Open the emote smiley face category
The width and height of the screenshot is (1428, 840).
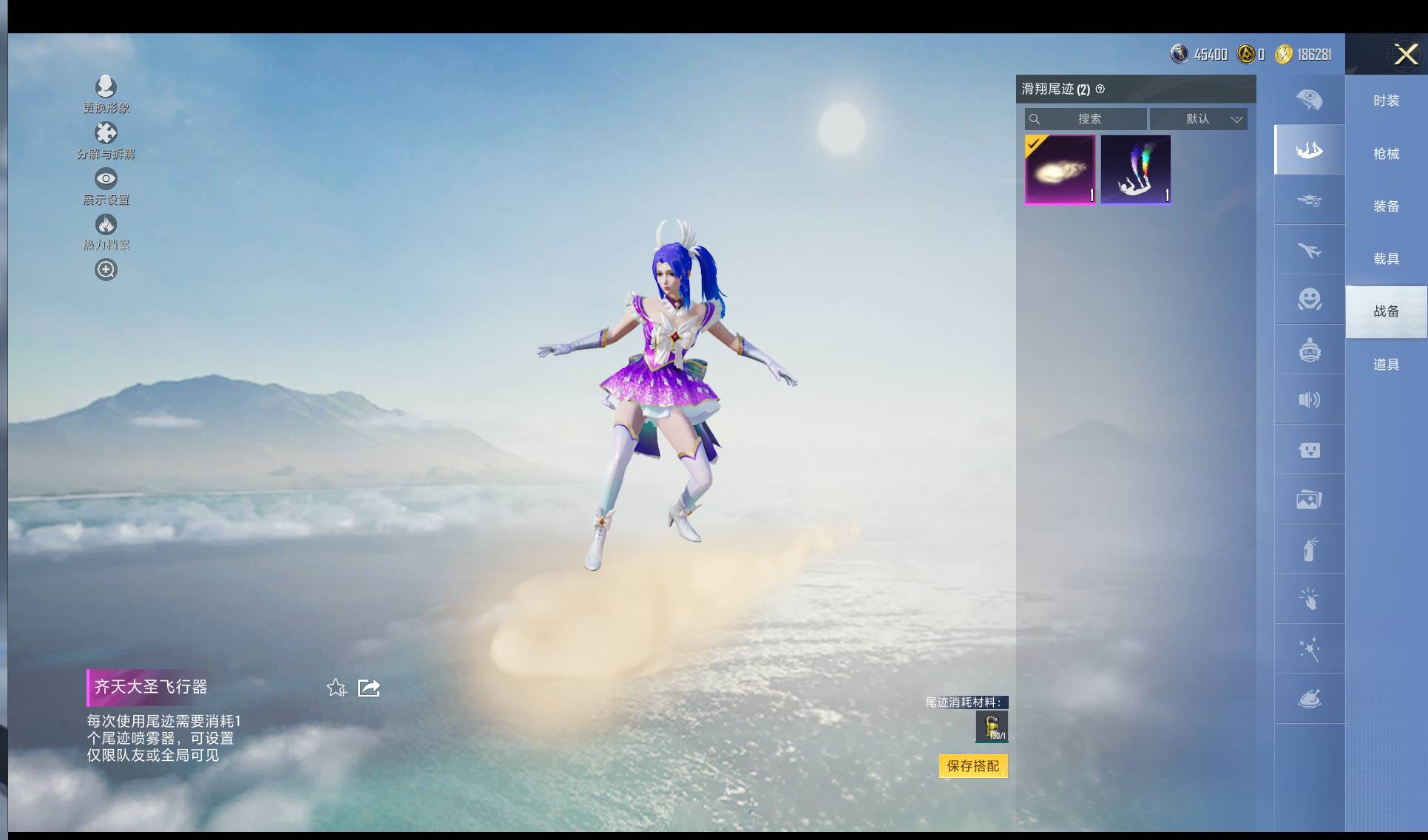tap(1309, 299)
